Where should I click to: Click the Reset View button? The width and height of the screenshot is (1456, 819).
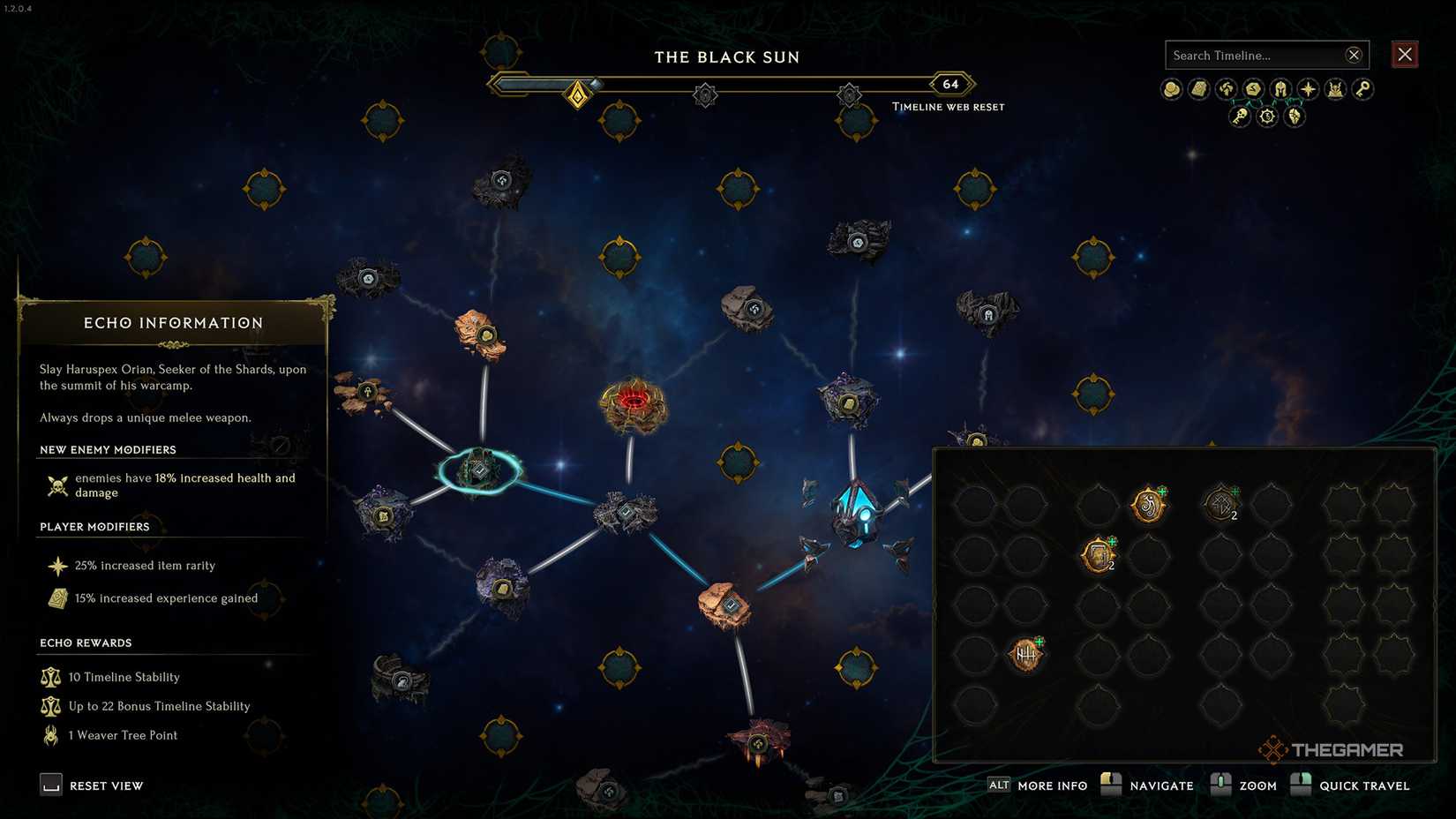pyautogui.click(x=91, y=785)
